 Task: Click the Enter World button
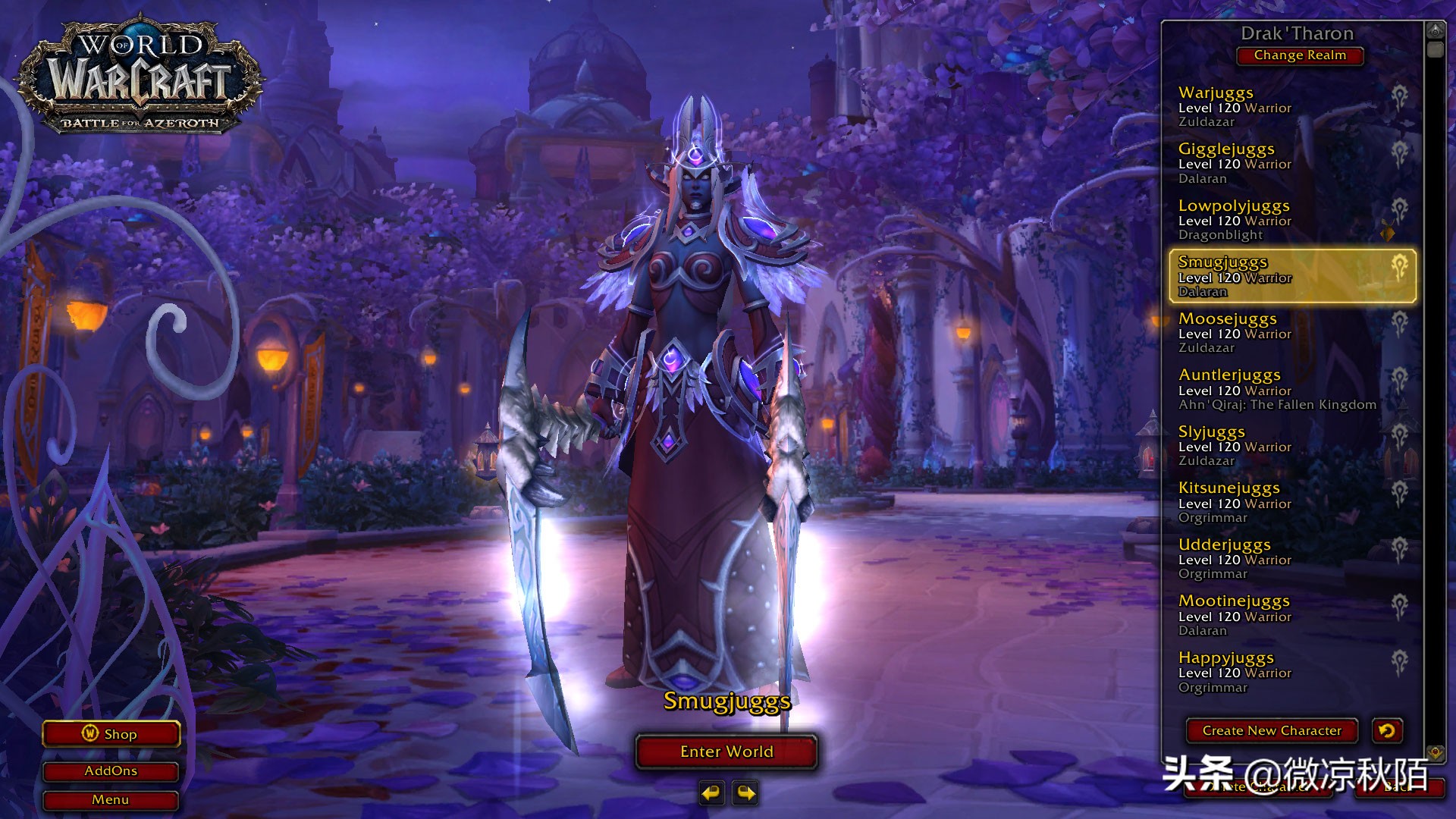point(726,752)
